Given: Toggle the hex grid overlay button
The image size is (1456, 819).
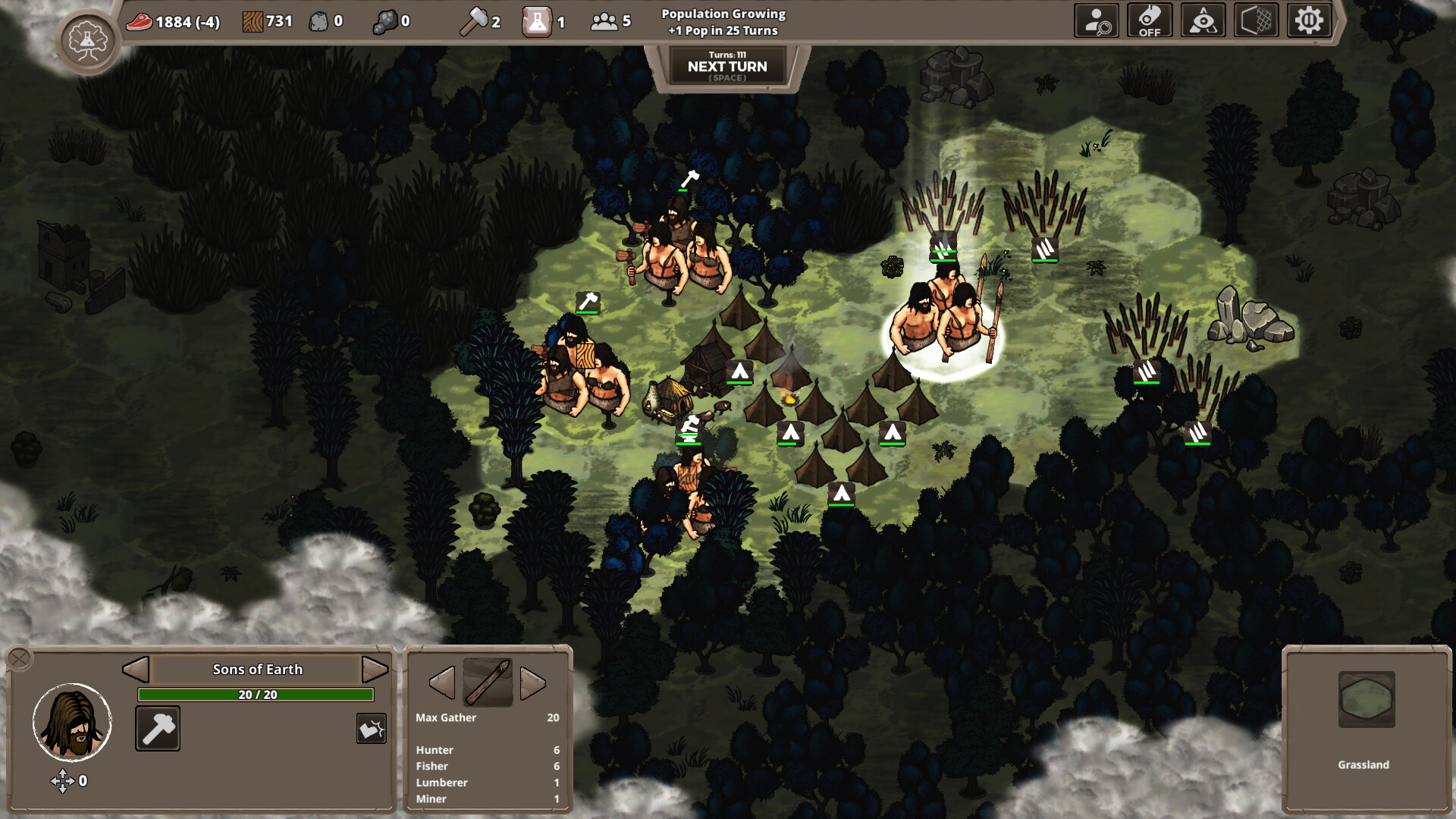Looking at the screenshot, I should (x=1256, y=20).
